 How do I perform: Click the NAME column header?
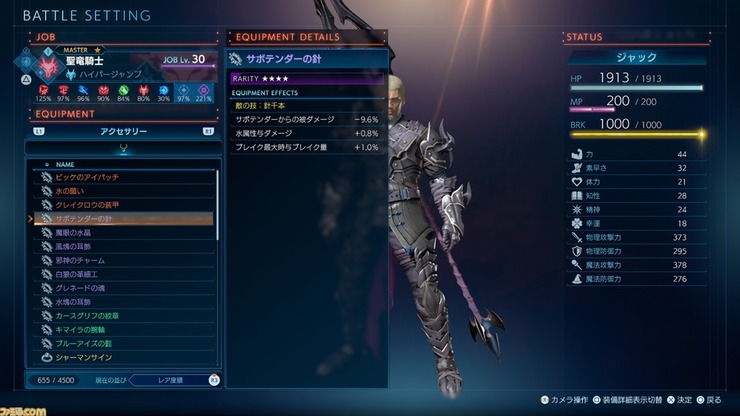coord(66,163)
